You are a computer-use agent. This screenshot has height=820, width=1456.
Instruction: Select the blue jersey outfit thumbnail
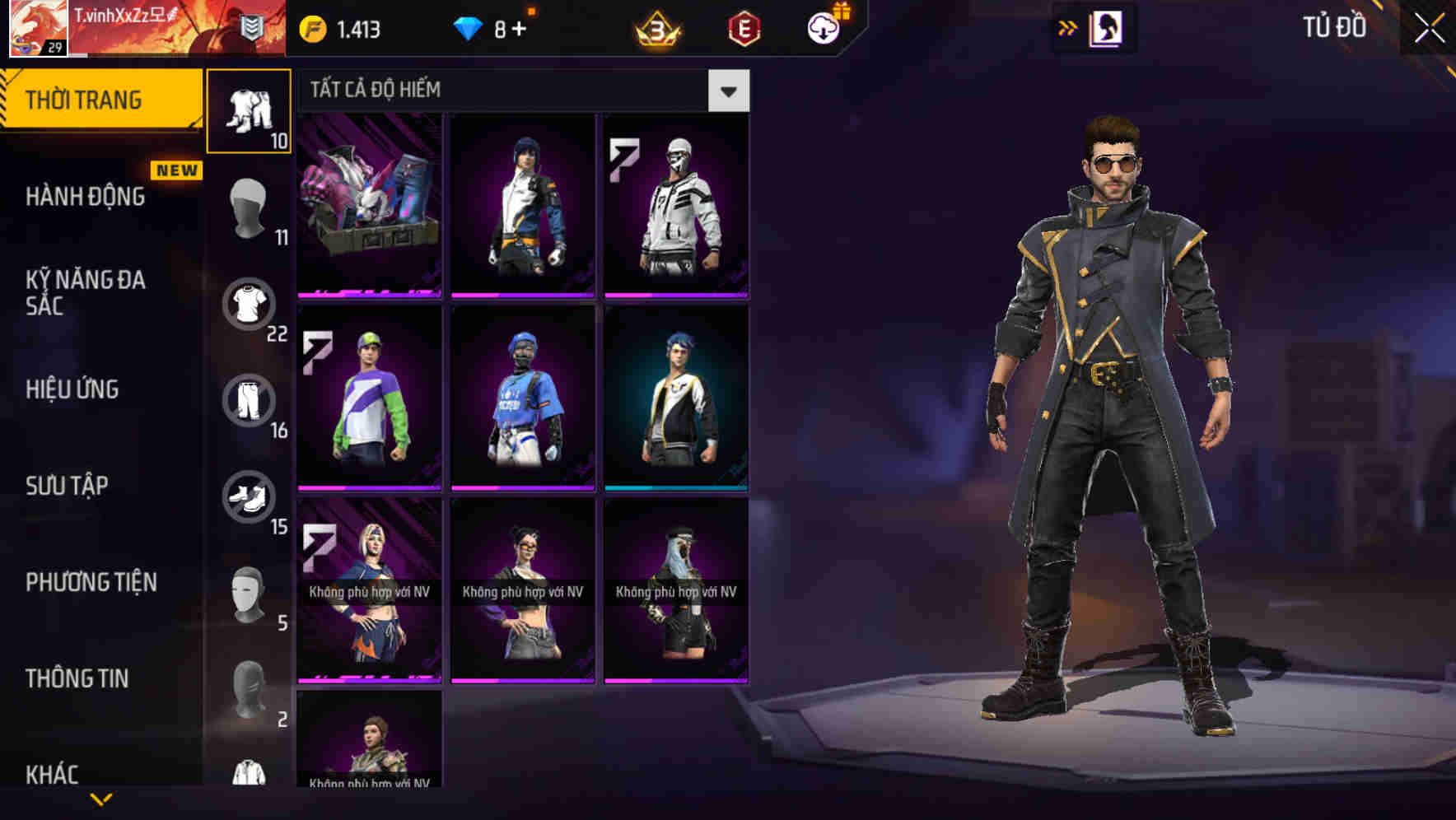pos(523,401)
